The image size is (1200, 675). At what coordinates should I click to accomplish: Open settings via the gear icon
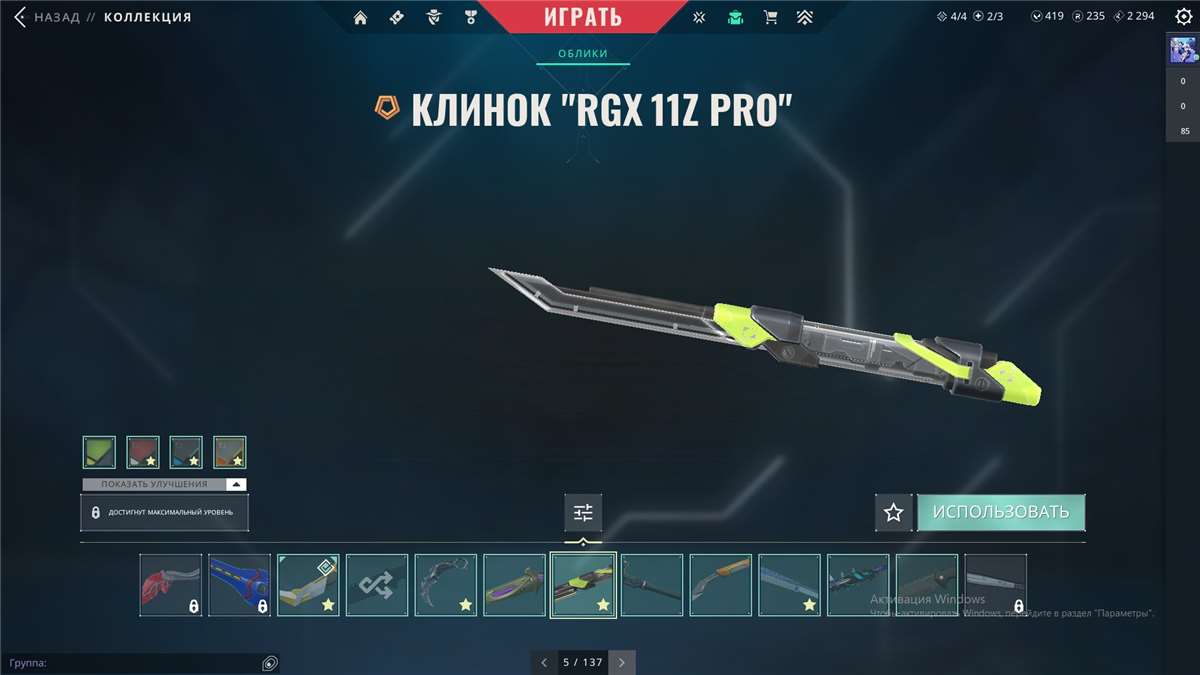pos(1183,17)
